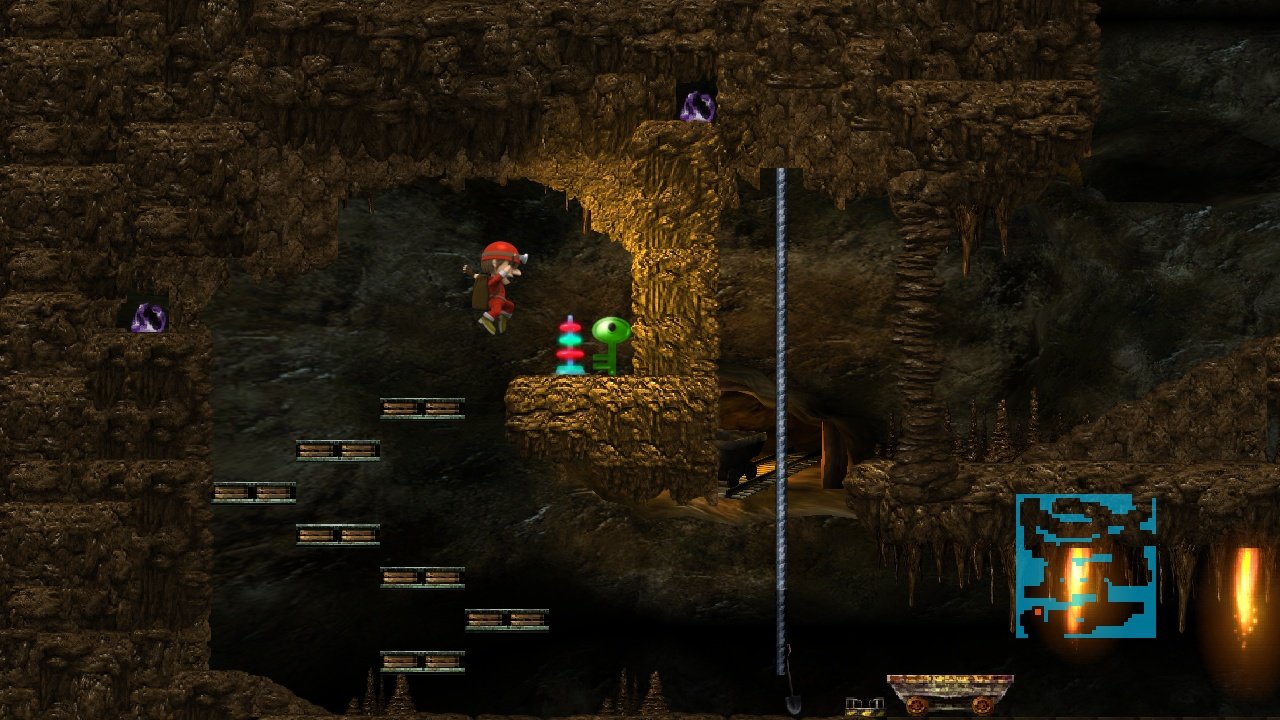This screenshot has height=720, width=1280.
Task: Click the purple gem embedded near the top
Action: coord(698,104)
